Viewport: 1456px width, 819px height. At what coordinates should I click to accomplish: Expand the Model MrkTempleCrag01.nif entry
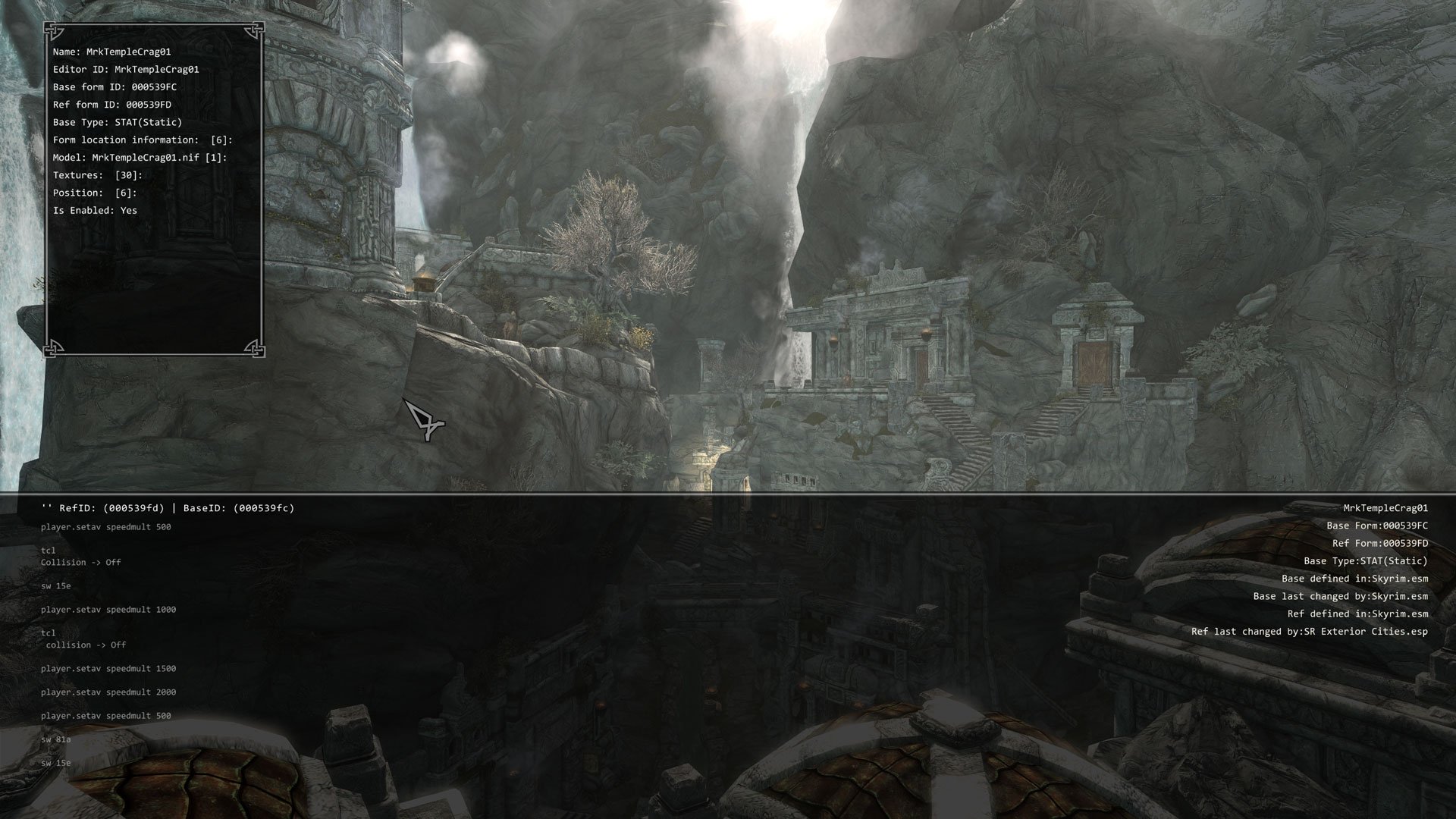[140, 158]
